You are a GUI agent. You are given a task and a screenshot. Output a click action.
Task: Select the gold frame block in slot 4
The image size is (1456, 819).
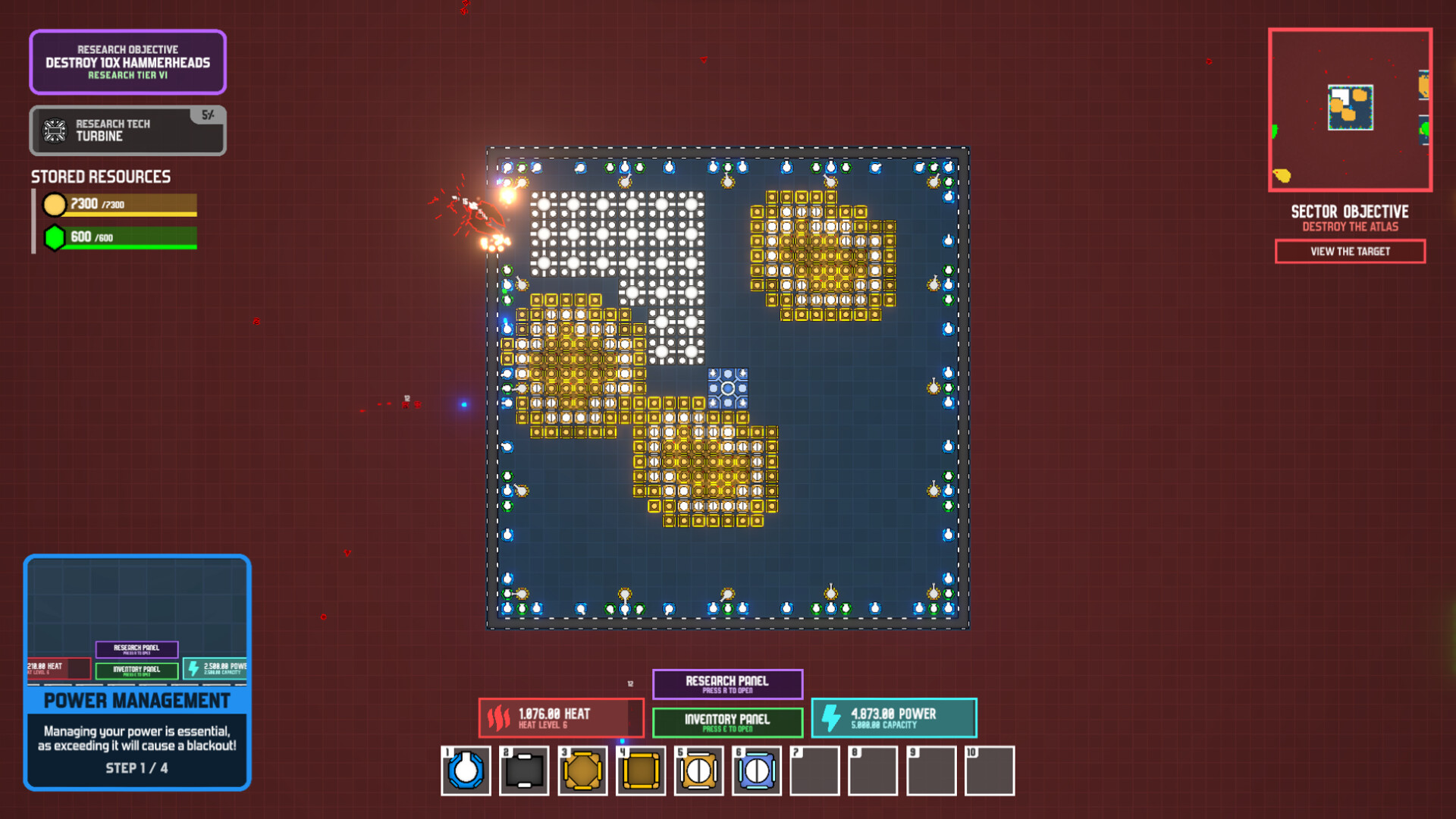(641, 770)
